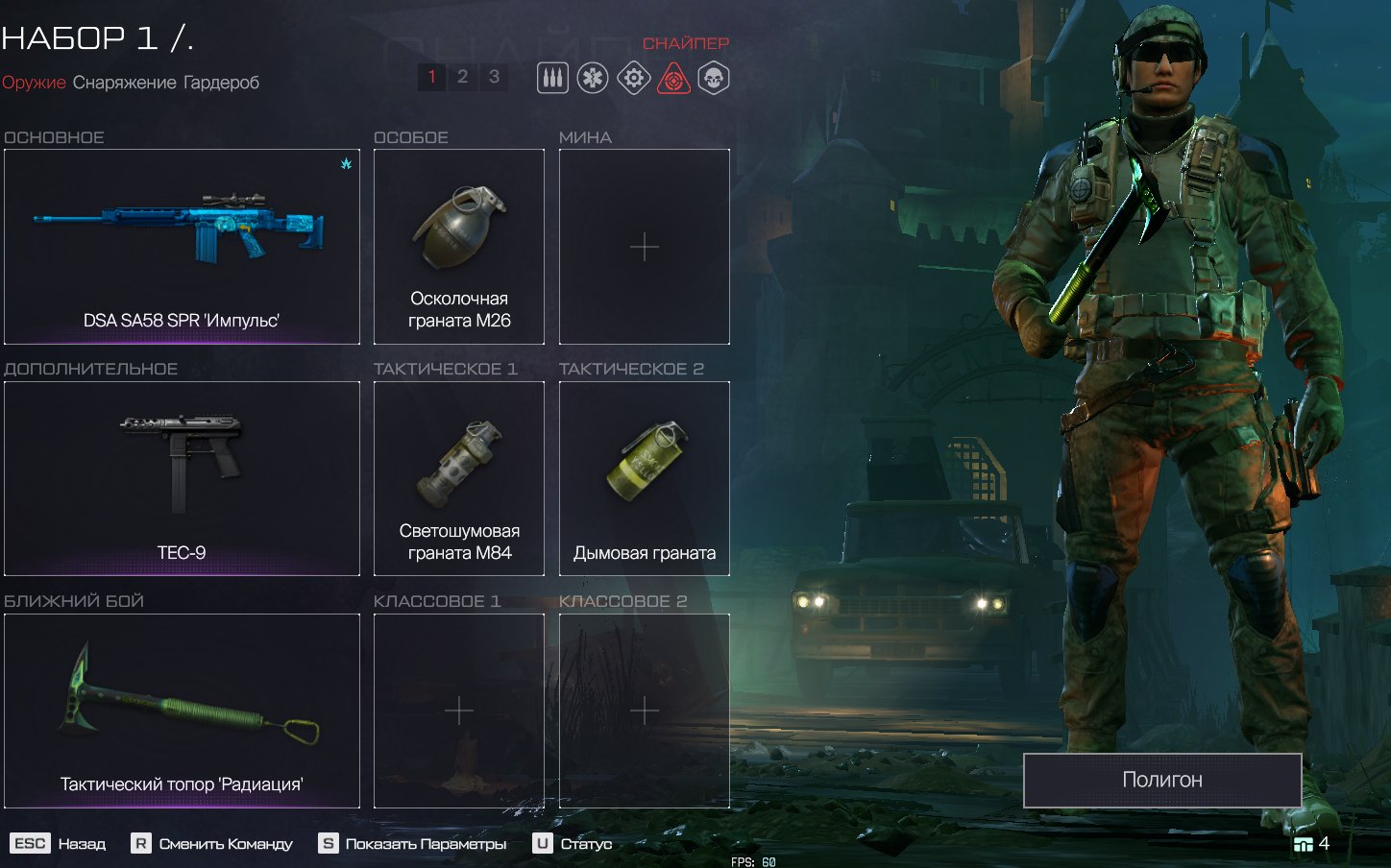Select the red sniper class icon

point(674,79)
